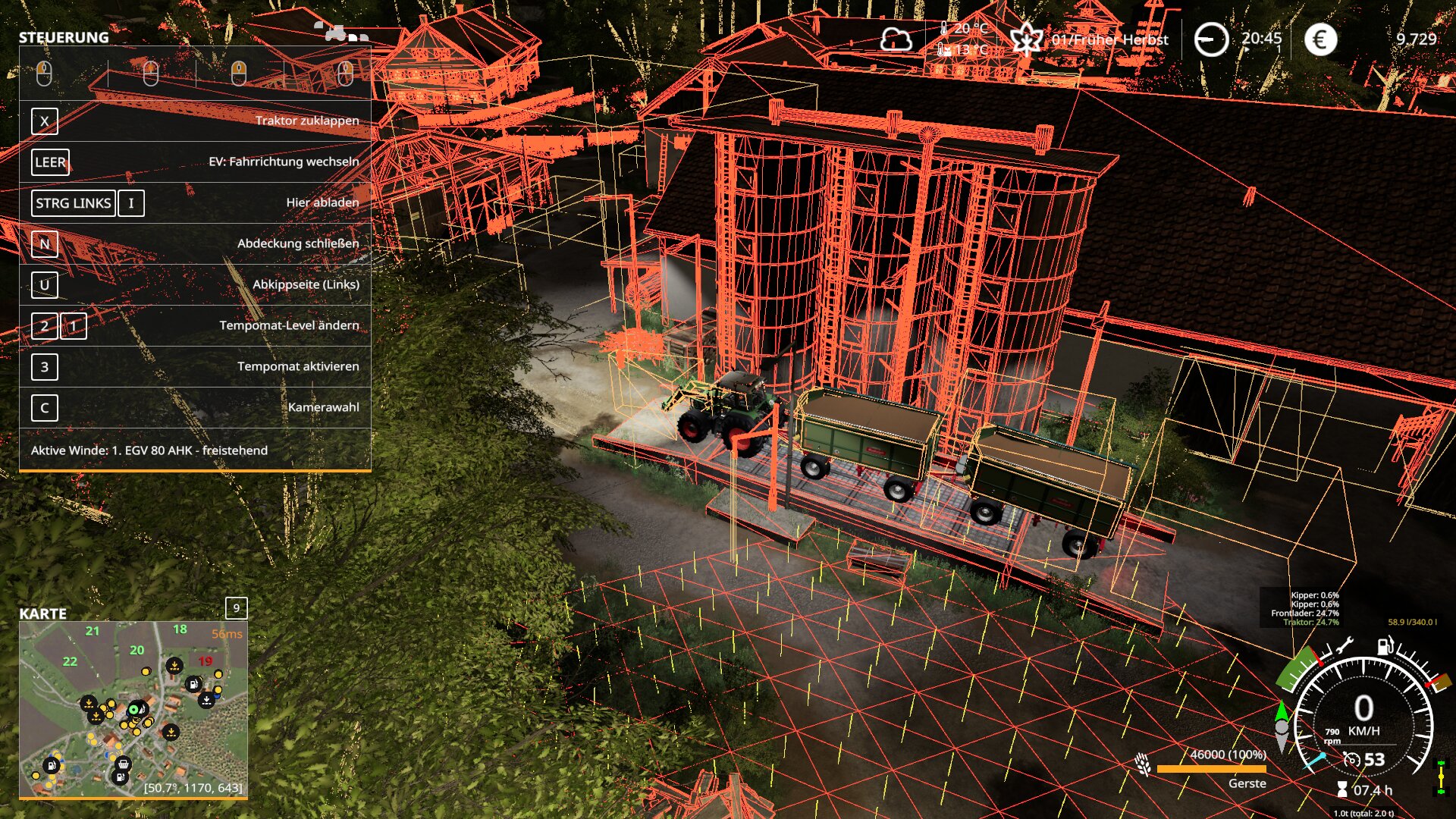Click the green-yellow drivetrain axle icon

(1441, 777)
